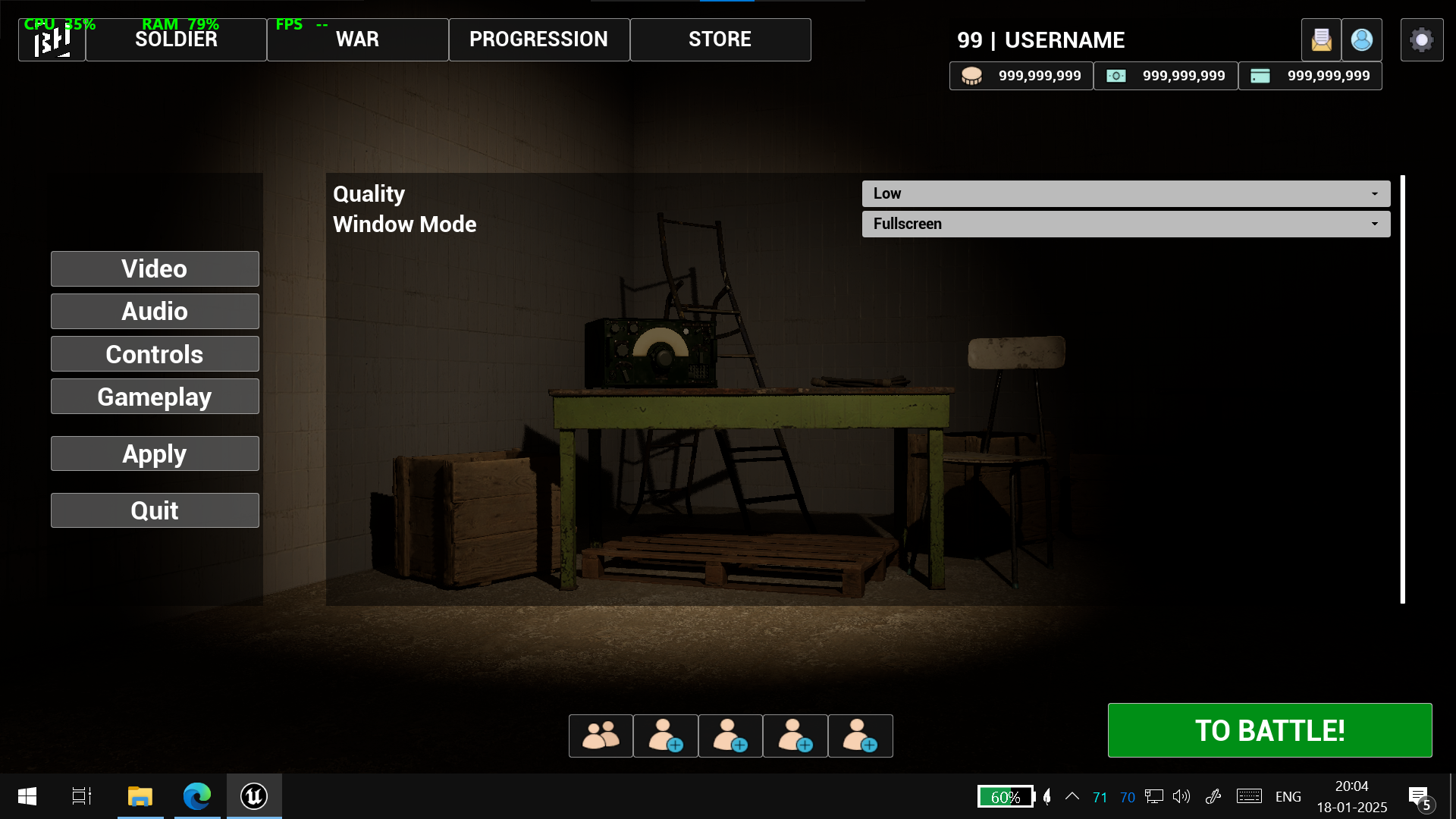This screenshot has height=819, width=1456.
Task: Select the Video settings section
Action: tap(155, 268)
